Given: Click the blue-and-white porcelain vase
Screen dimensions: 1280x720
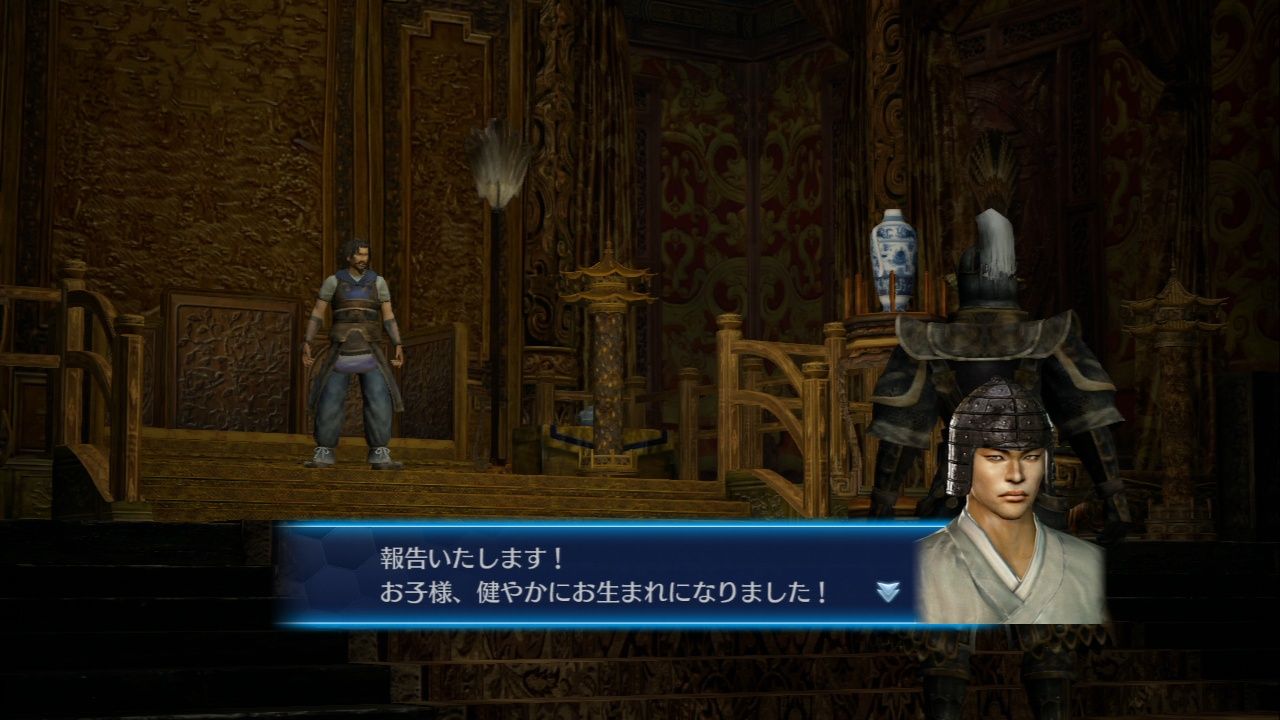Looking at the screenshot, I should (893, 253).
